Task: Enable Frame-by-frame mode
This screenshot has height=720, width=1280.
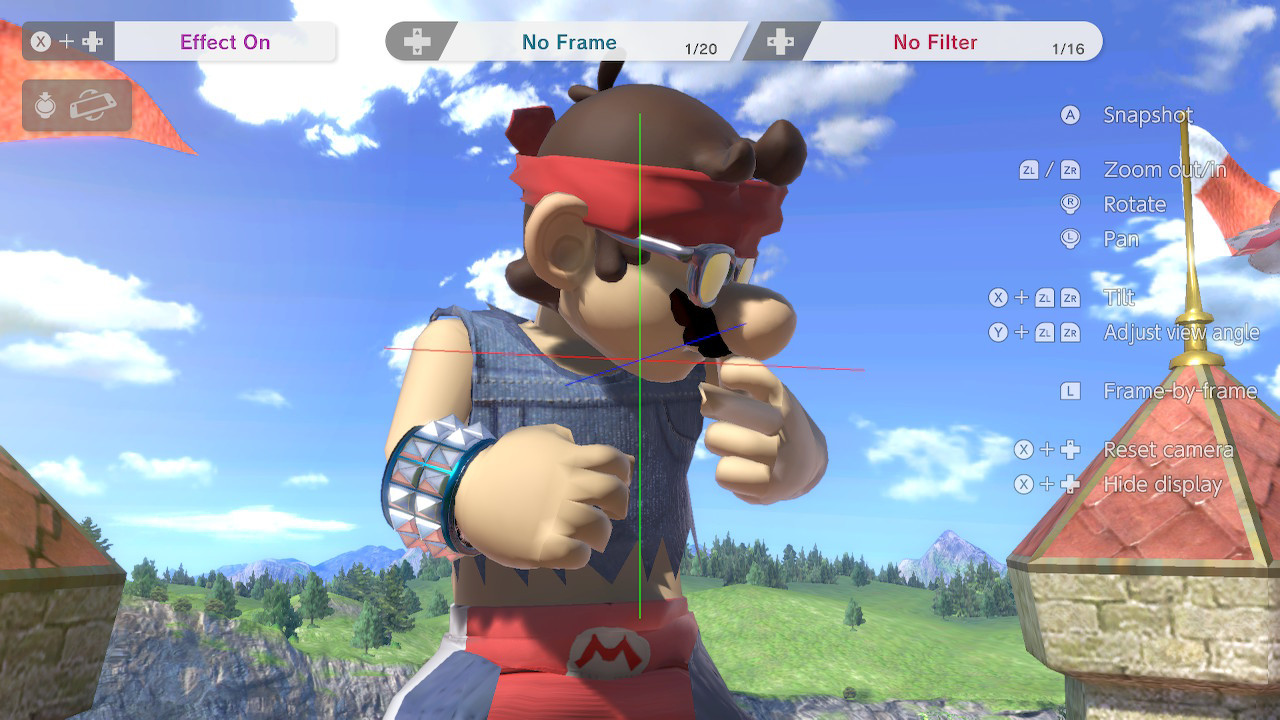Action: pos(1180,391)
